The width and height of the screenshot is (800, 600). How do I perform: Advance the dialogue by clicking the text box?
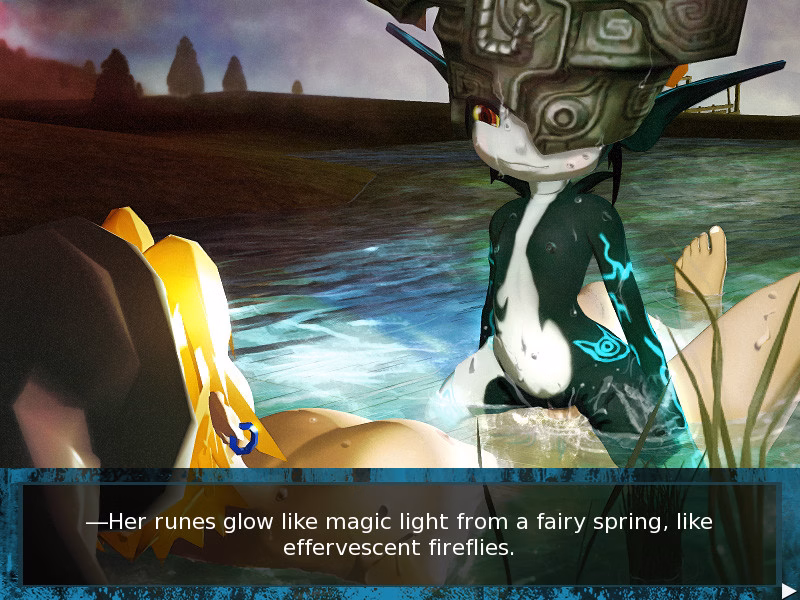400,534
